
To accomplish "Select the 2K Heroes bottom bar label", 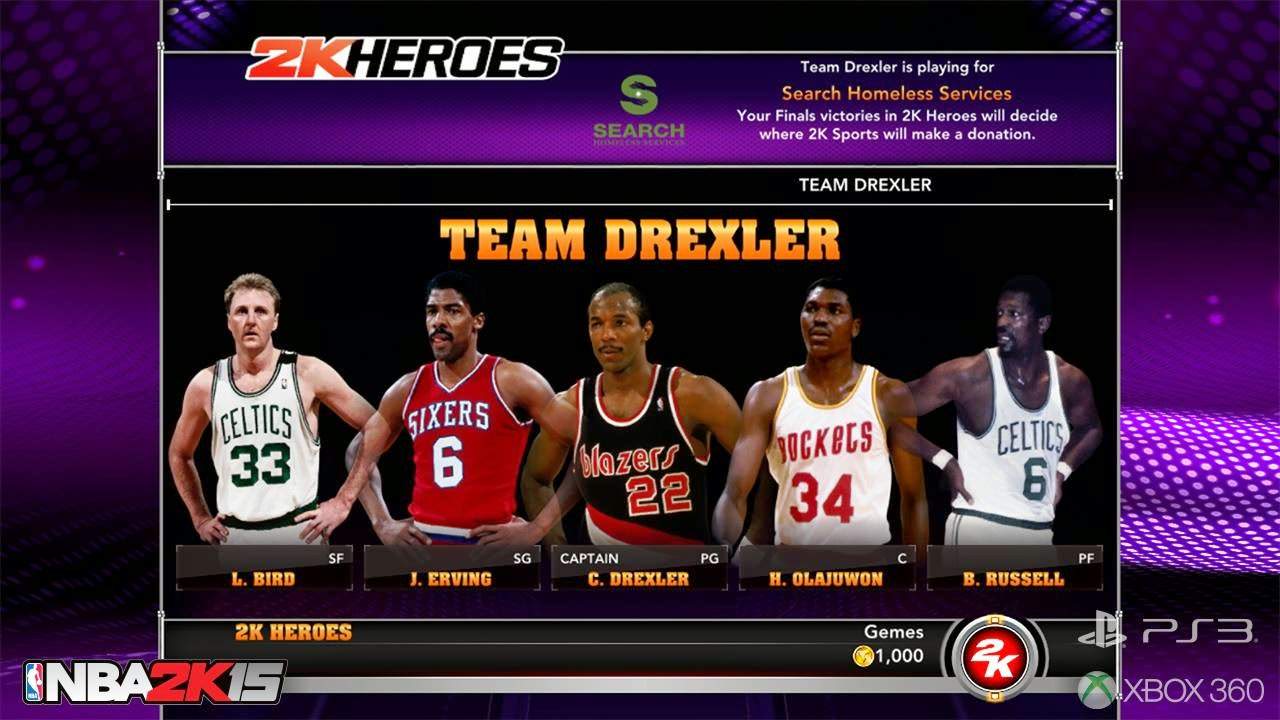I will click(x=291, y=631).
